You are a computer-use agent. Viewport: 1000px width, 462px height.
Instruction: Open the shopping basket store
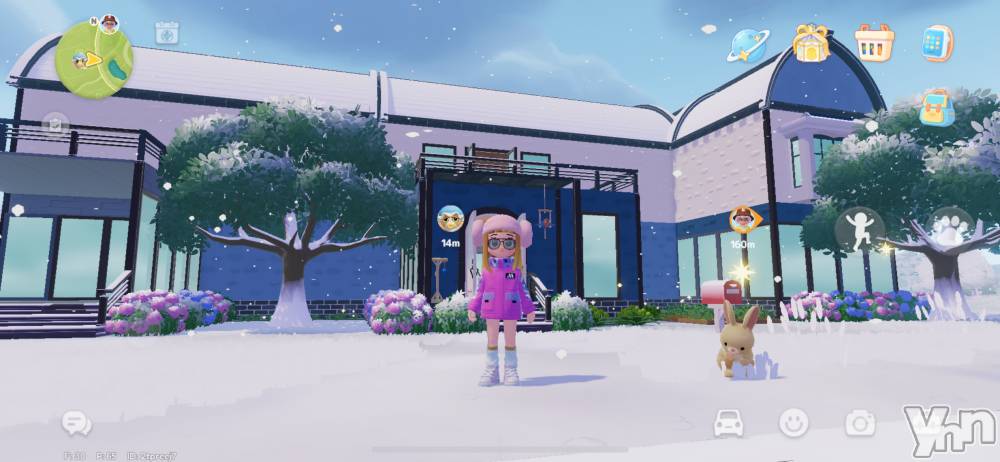(874, 43)
